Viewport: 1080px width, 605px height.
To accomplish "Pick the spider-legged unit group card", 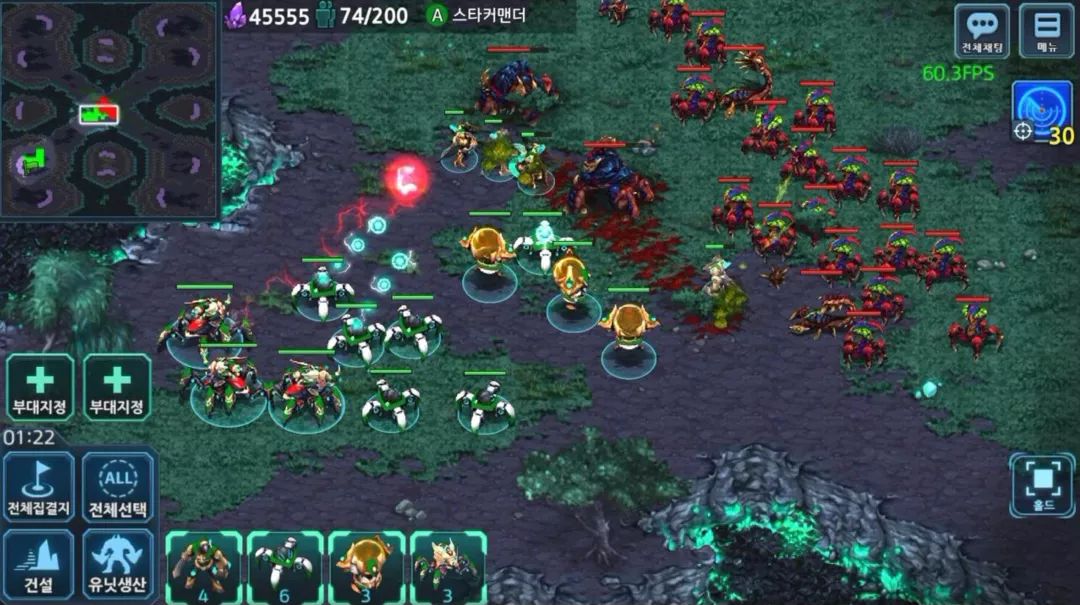I will [x=447, y=567].
